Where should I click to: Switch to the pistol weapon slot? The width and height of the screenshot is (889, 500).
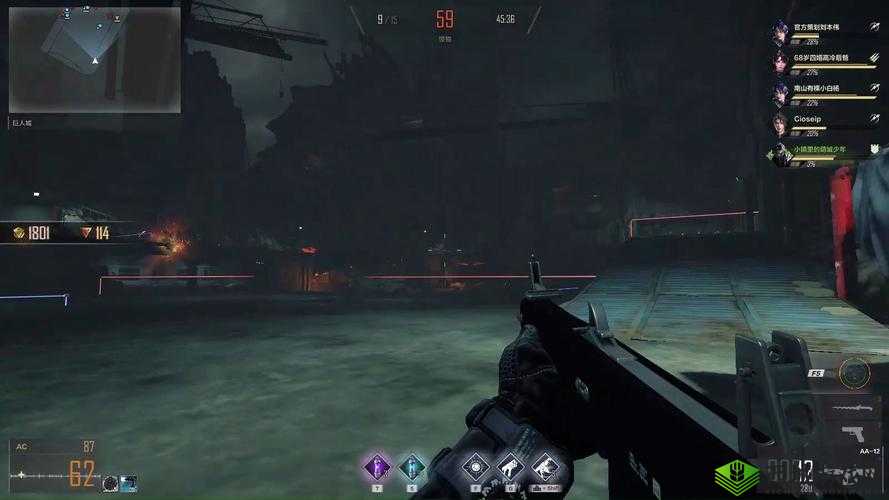tap(853, 435)
